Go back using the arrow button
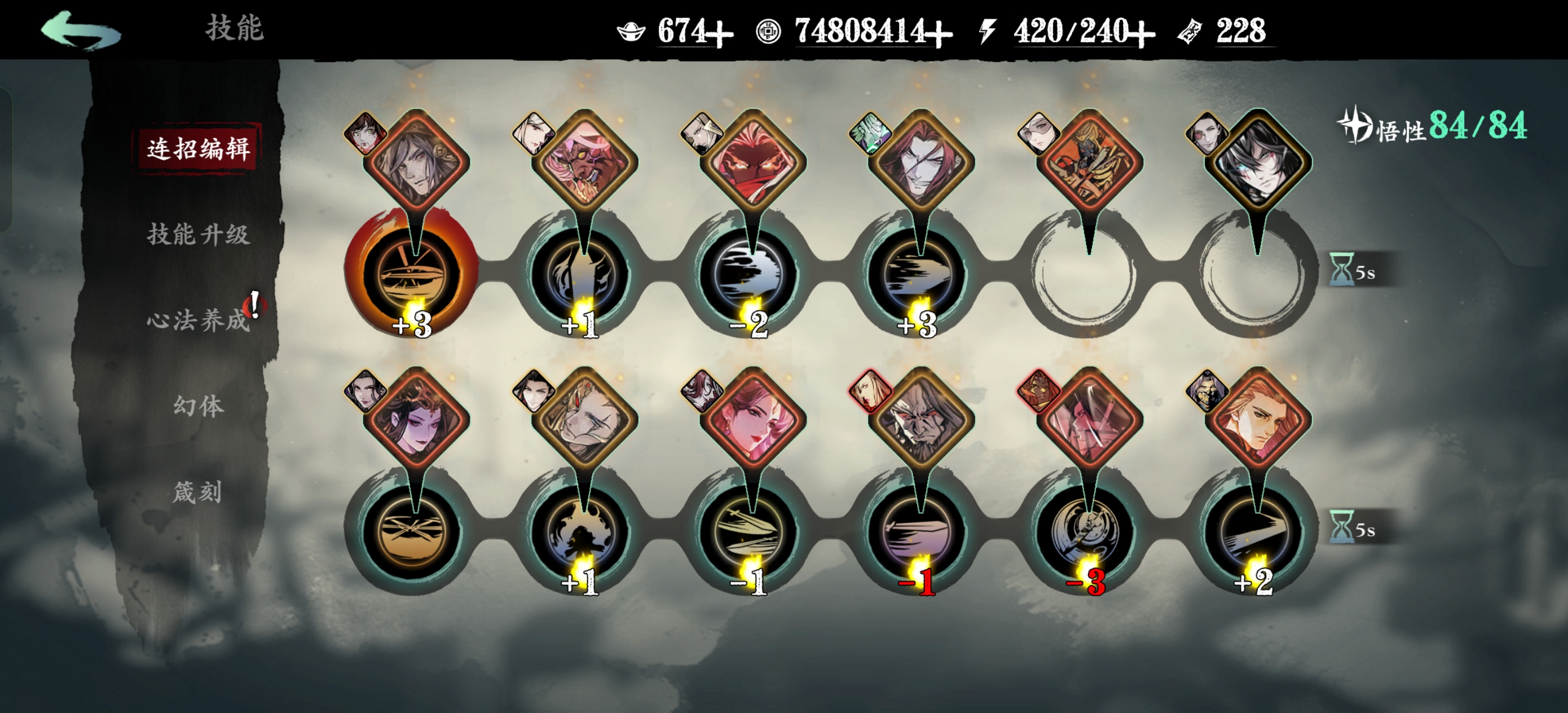This screenshot has height=713, width=1568. [x=80, y=30]
